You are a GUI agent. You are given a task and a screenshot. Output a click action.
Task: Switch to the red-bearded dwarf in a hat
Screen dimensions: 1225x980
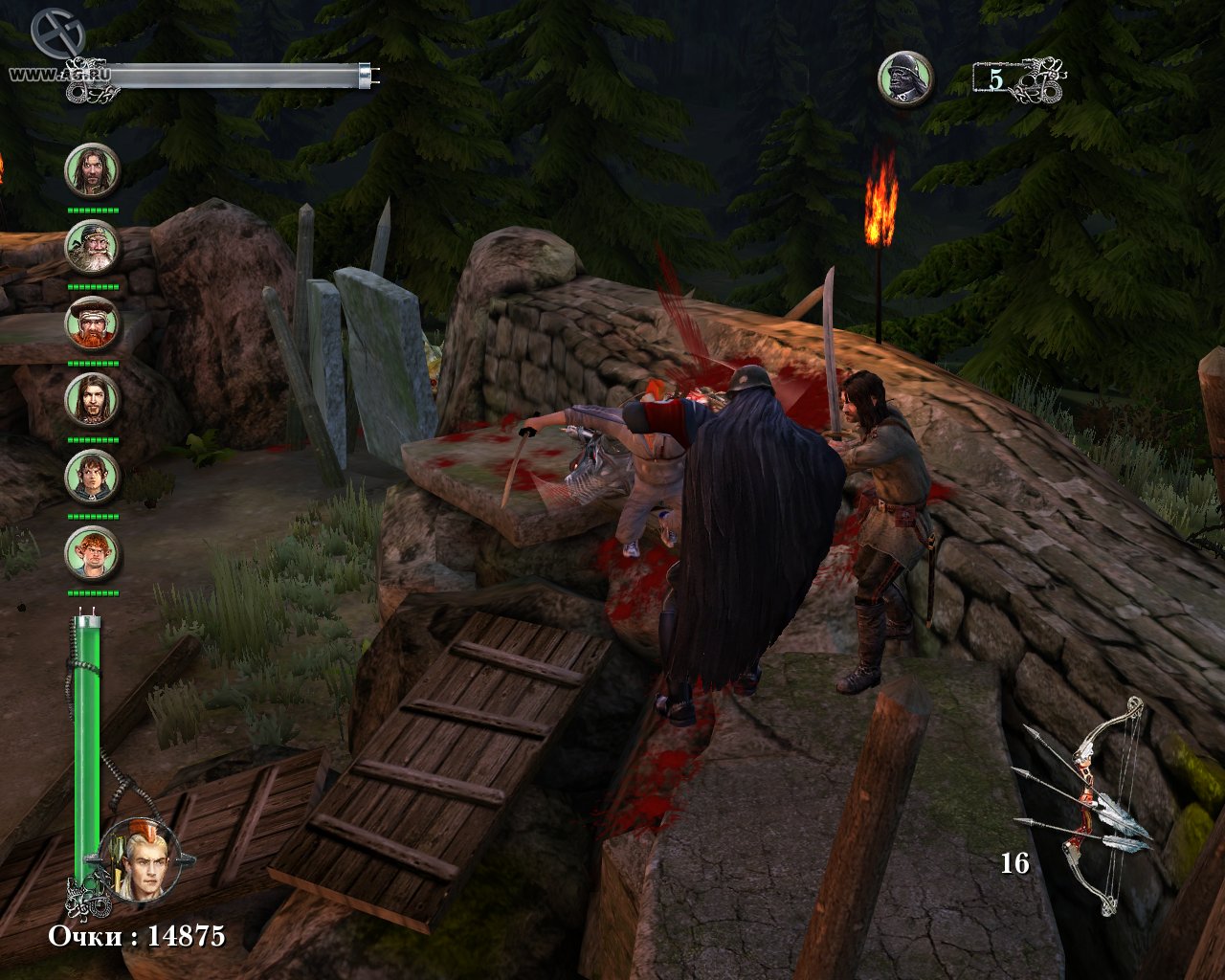point(92,323)
